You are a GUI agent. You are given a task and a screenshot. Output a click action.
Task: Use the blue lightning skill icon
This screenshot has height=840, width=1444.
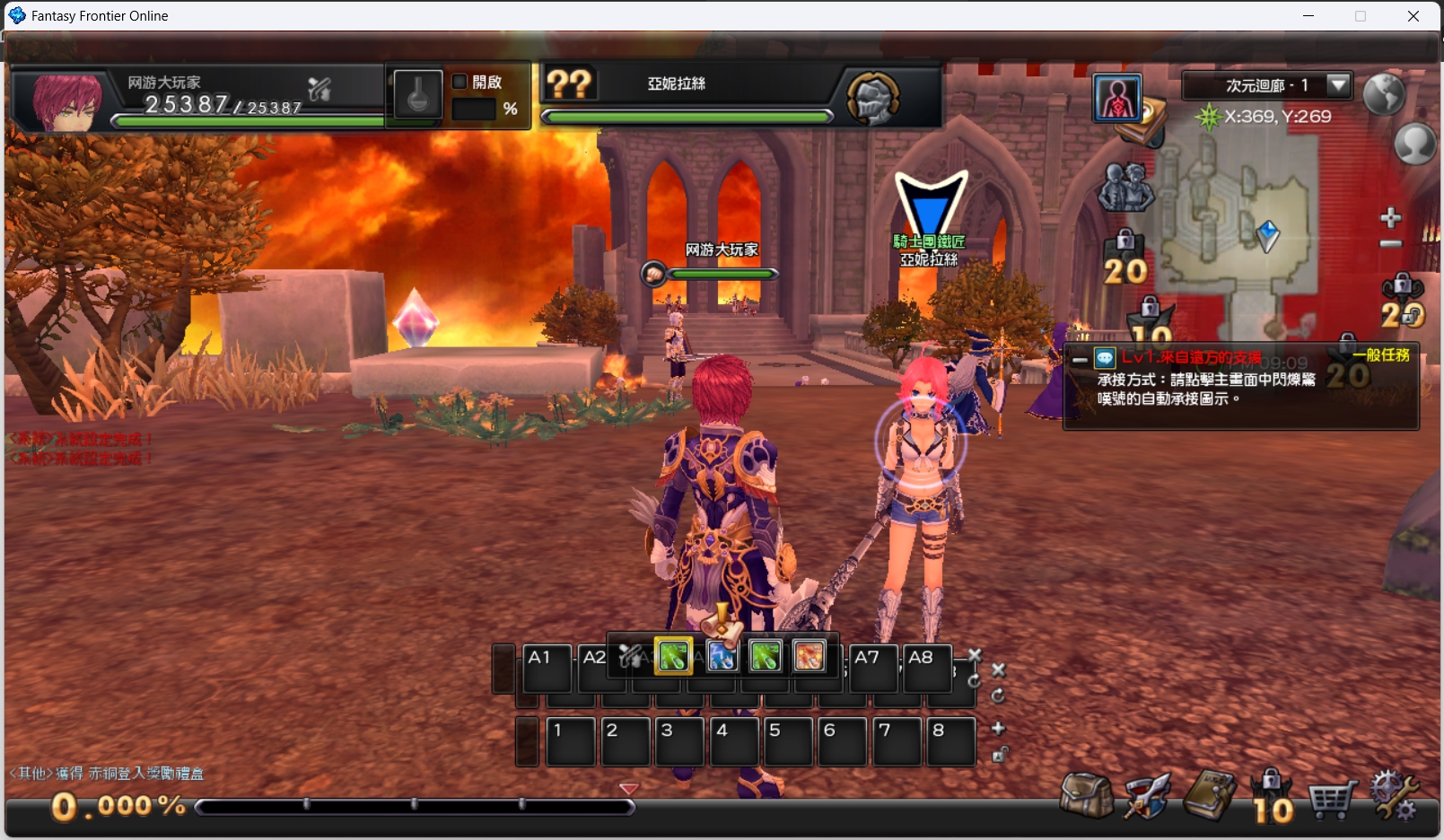coord(722,656)
